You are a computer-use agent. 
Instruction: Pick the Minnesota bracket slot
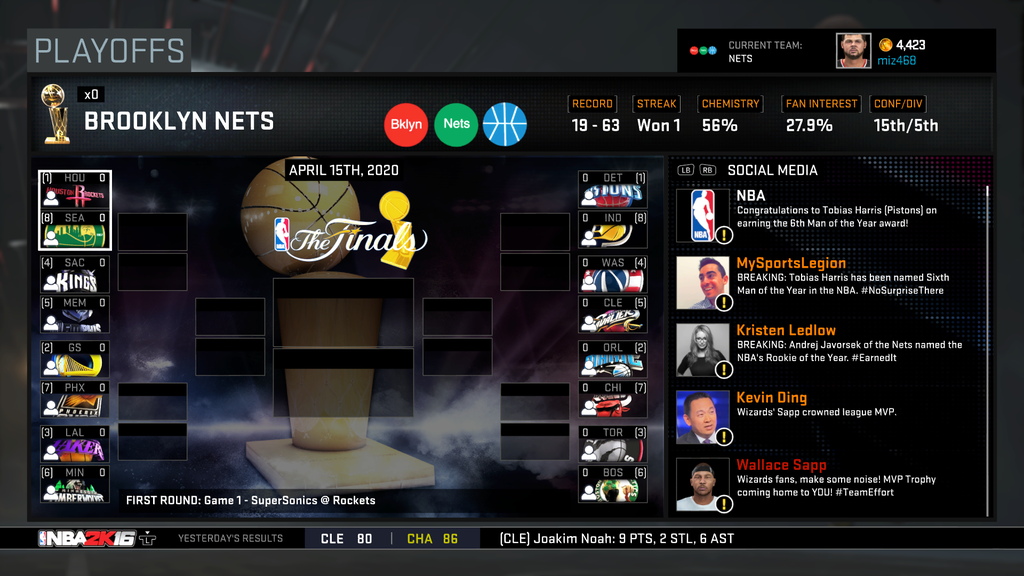click(75, 485)
